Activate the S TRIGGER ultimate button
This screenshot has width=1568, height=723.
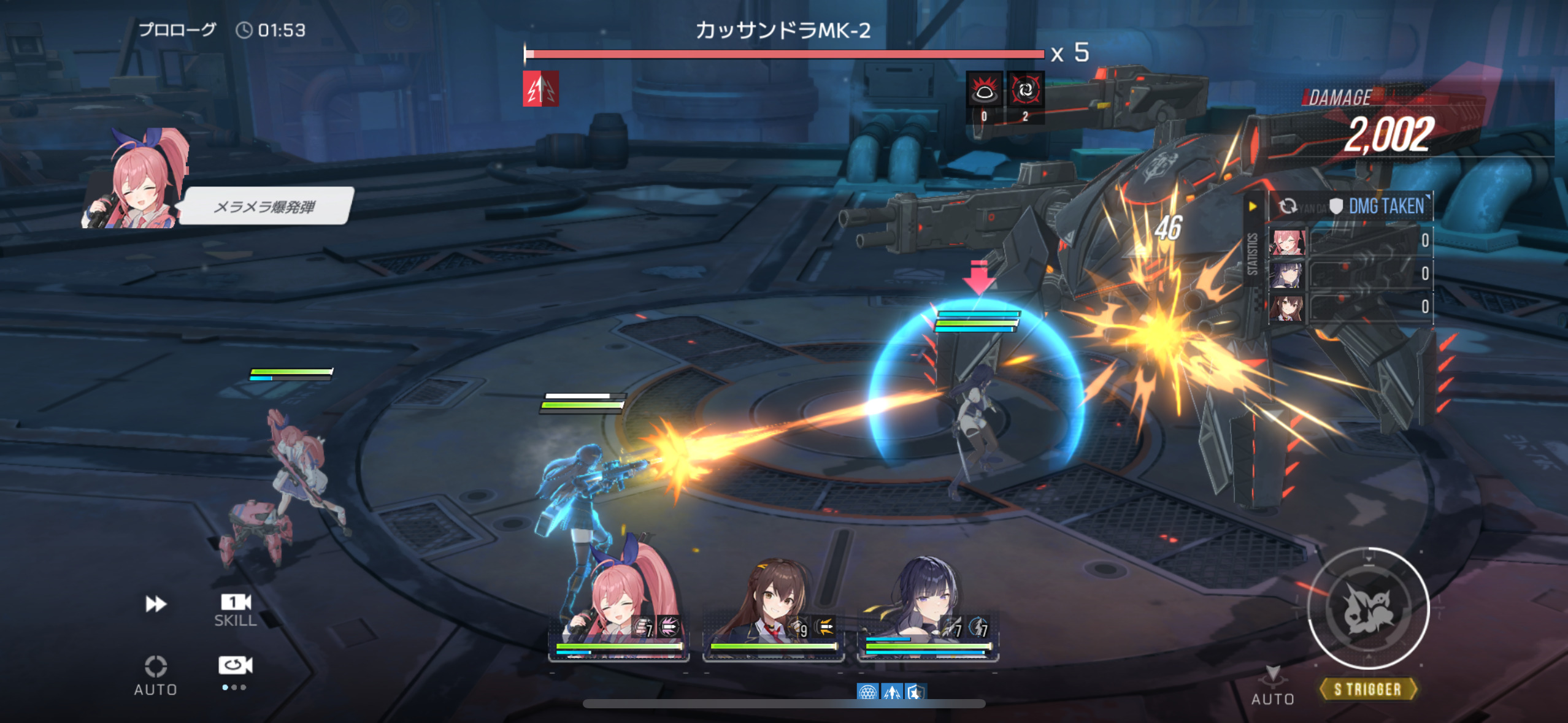point(1368,609)
